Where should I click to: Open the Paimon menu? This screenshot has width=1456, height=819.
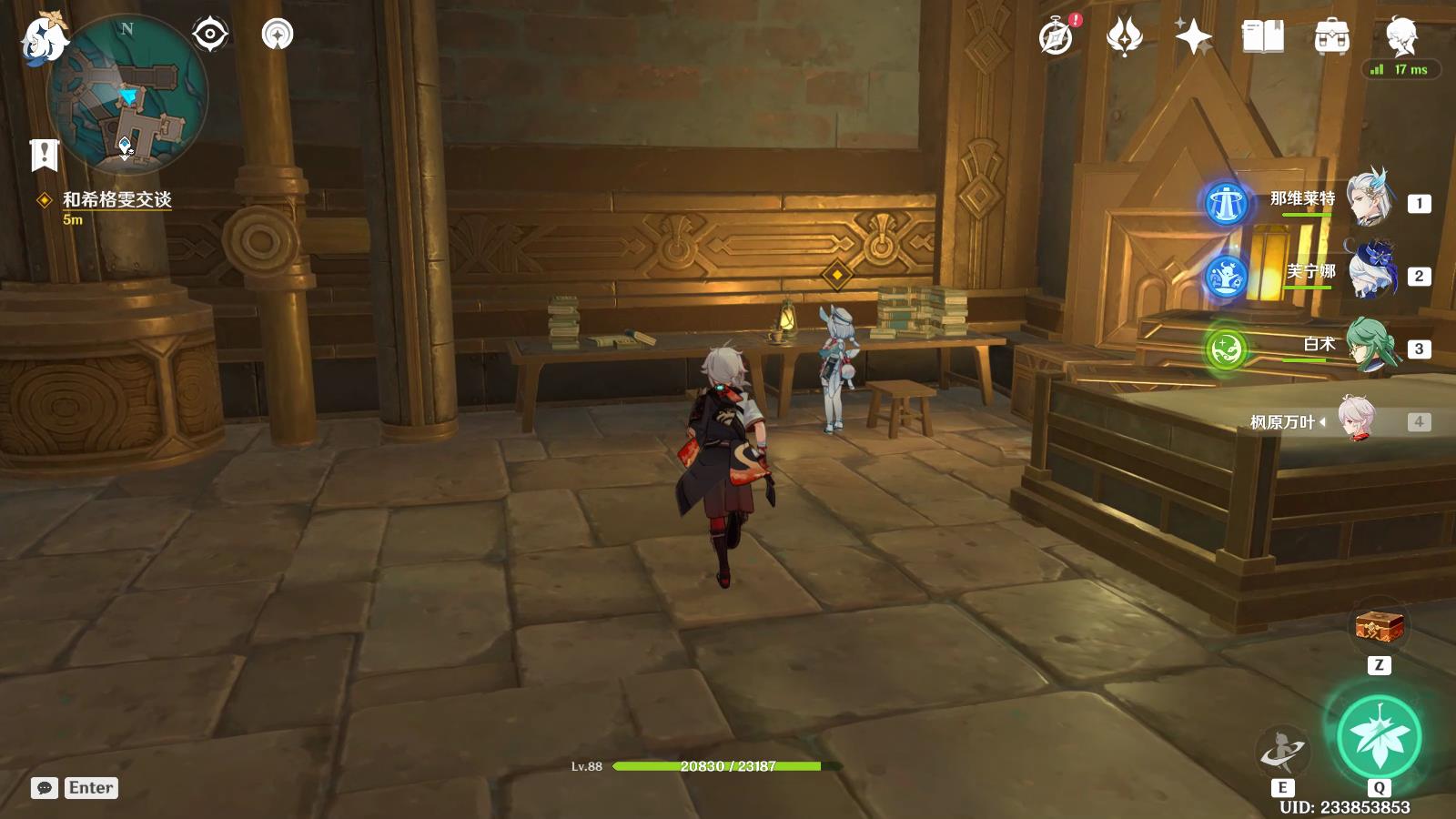pos(44,39)
